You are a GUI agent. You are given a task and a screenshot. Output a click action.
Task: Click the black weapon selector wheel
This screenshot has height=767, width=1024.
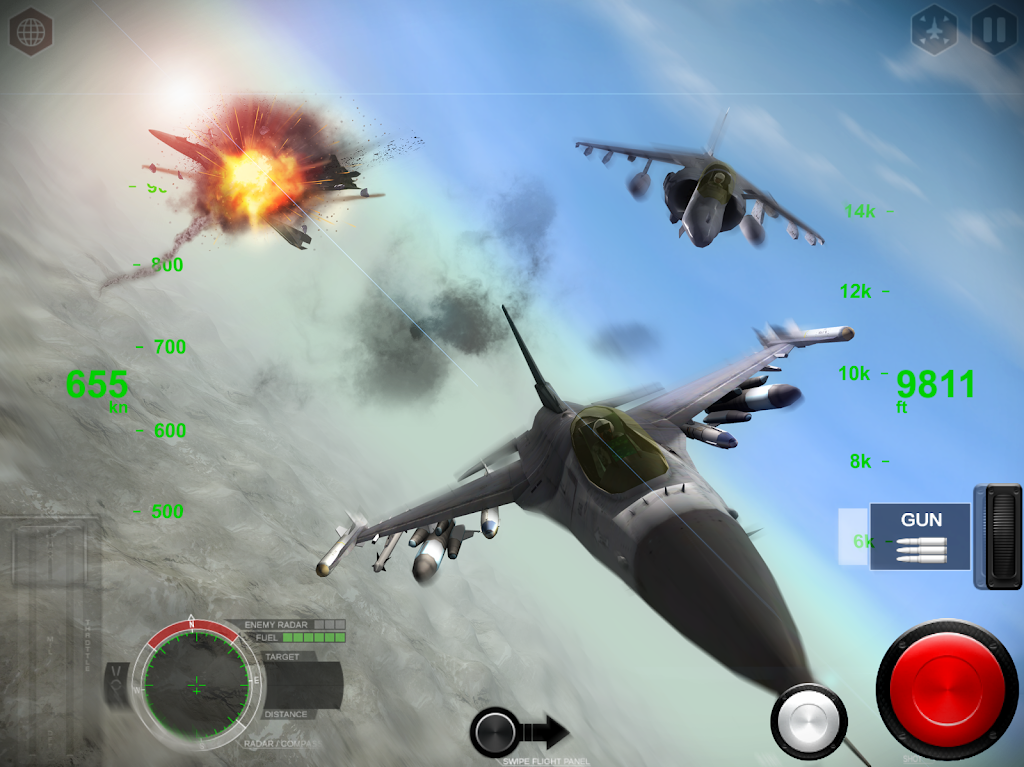tap(998, 536)
